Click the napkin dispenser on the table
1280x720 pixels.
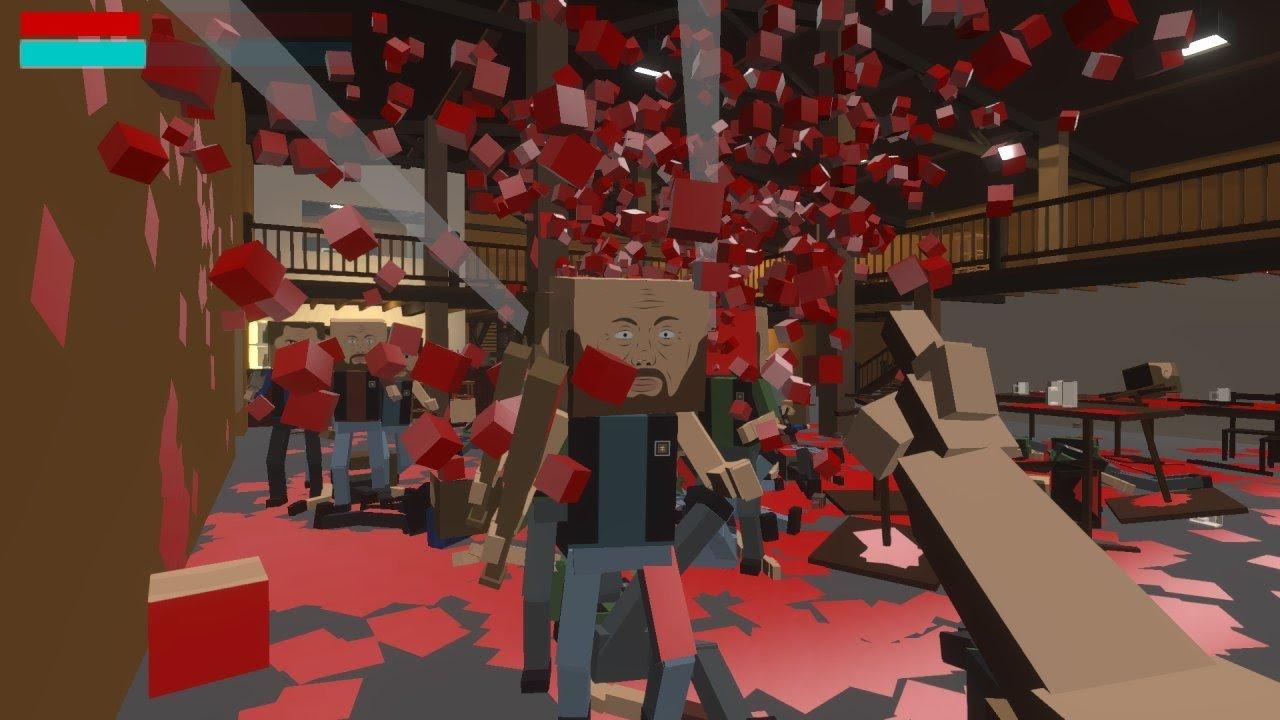click(1062, 394)
